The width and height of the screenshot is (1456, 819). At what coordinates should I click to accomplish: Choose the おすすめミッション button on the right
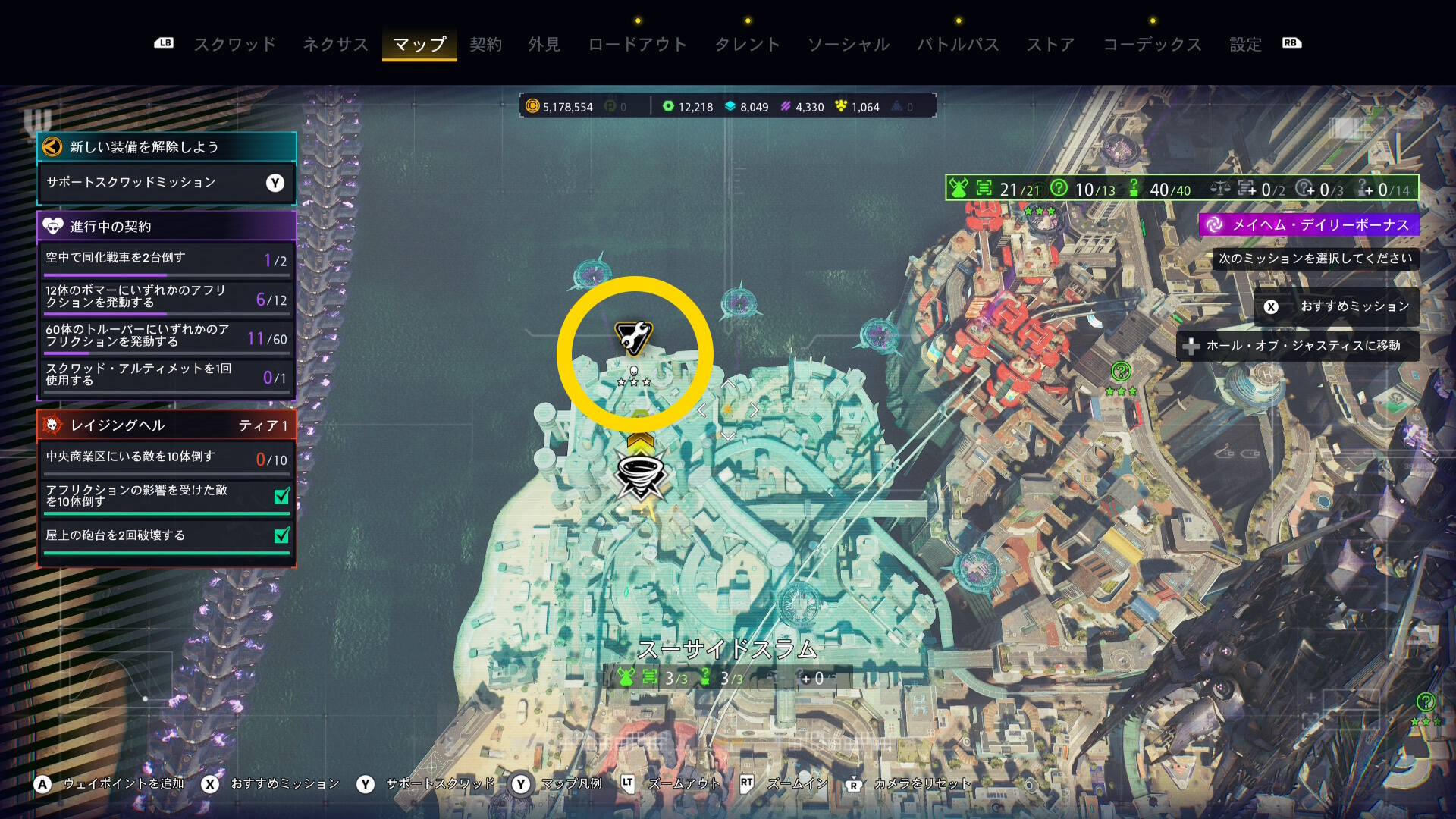pyautogui.click(x=1337, y=306)
